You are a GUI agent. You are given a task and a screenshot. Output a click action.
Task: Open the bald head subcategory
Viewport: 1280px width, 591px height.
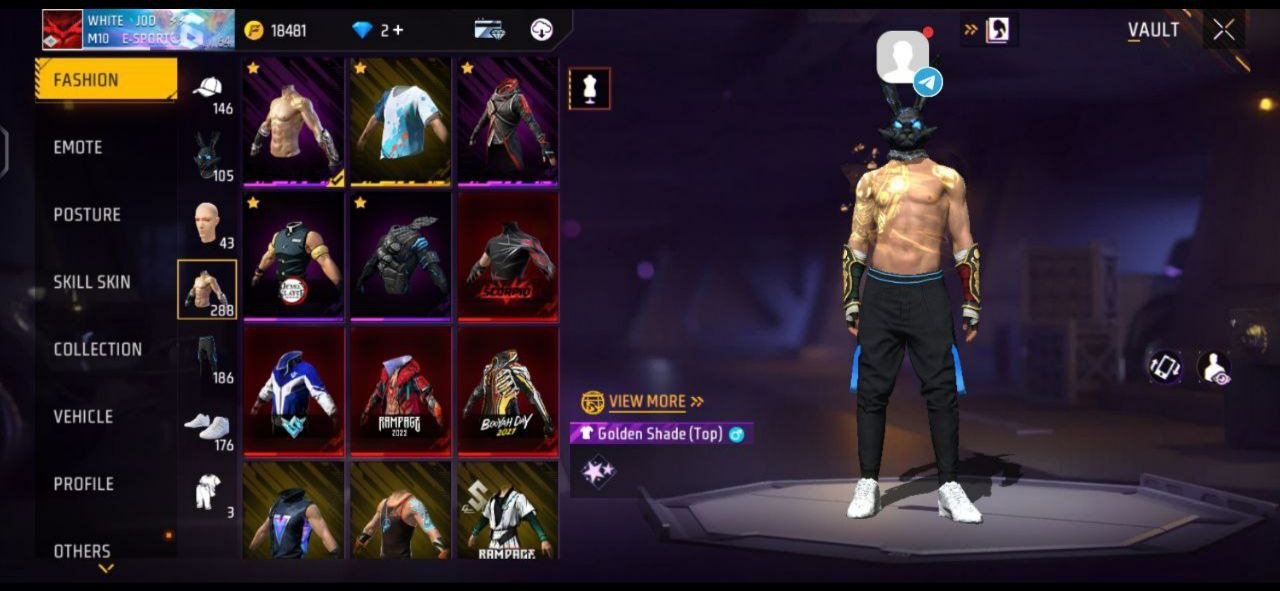coord(208,224)
